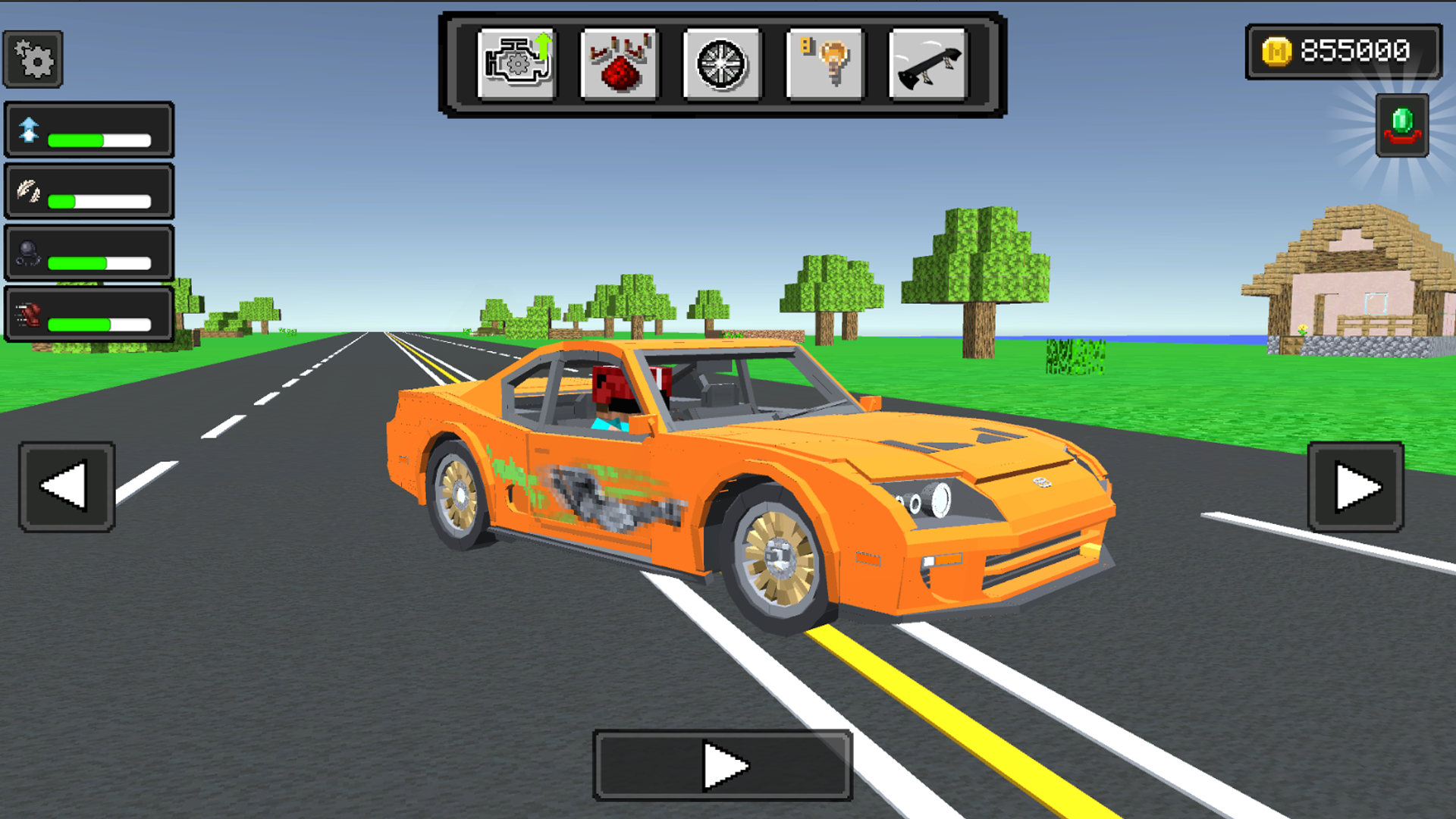Tap the glowing green gem reward button
1456x819 pixels.
point(1402,127)
